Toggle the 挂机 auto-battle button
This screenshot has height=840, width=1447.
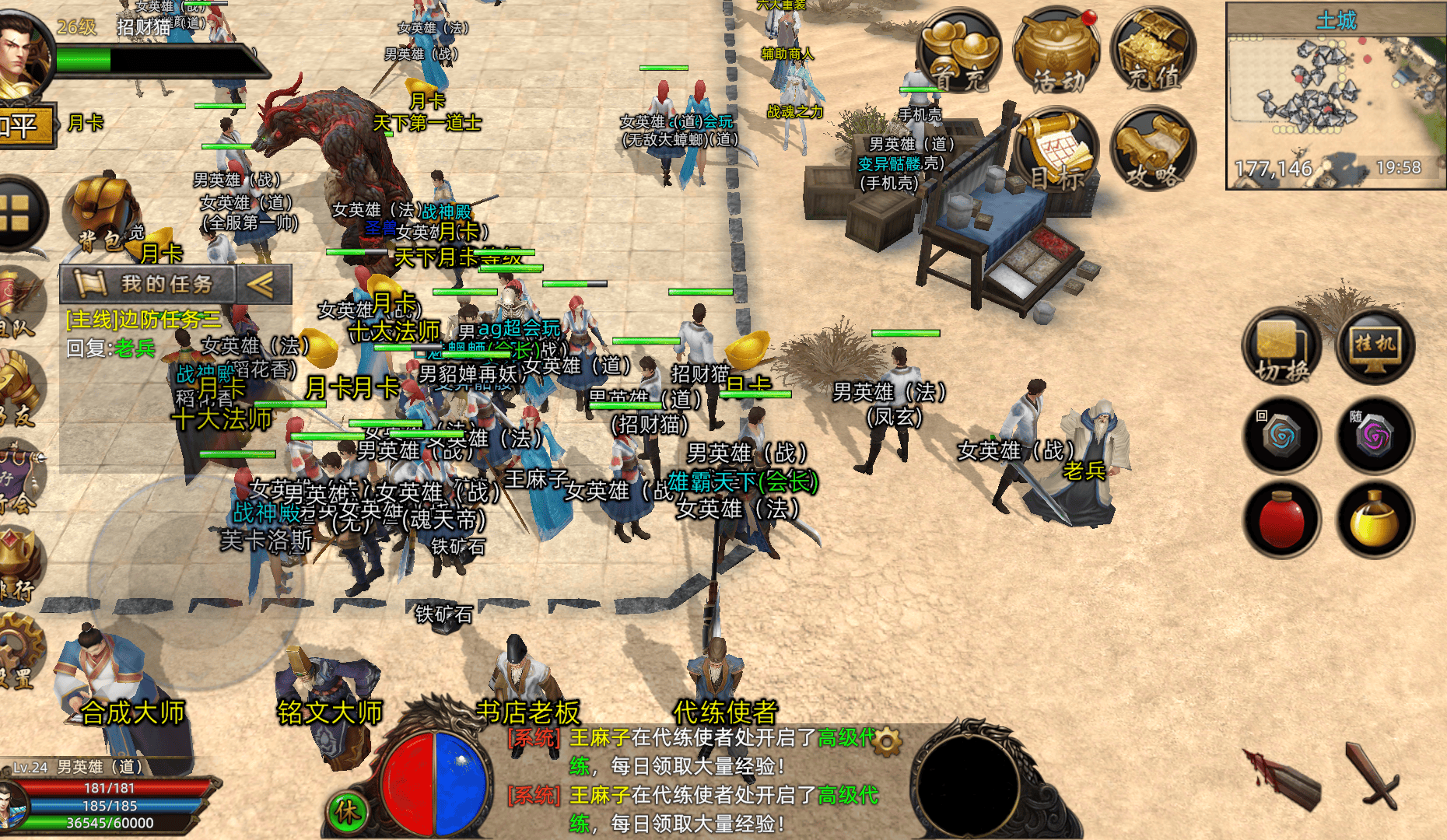click(1375, 348)
